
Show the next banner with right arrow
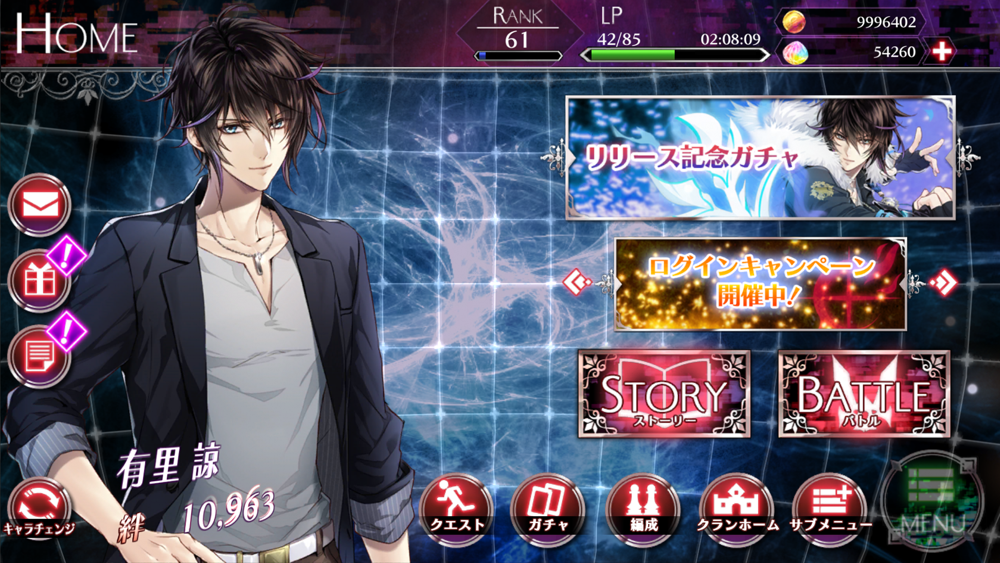[942, 283]
